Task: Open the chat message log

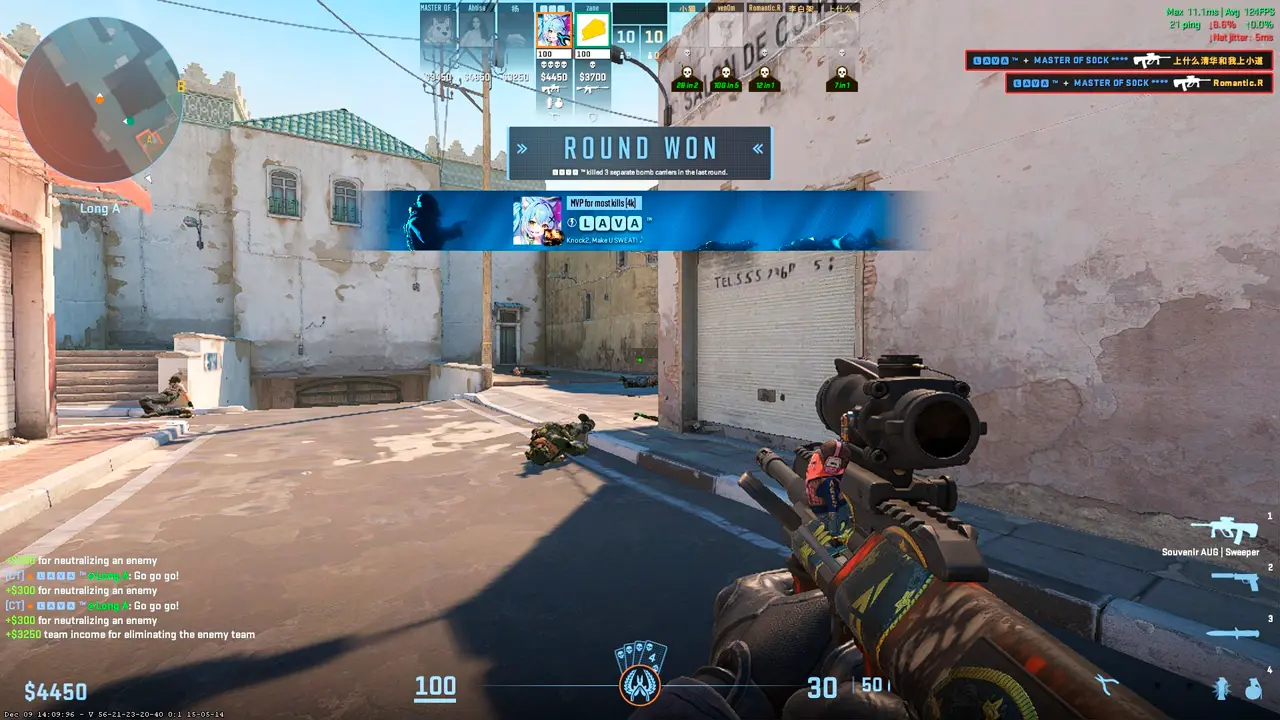Action: pyautogui.click(x=130, y=598)
